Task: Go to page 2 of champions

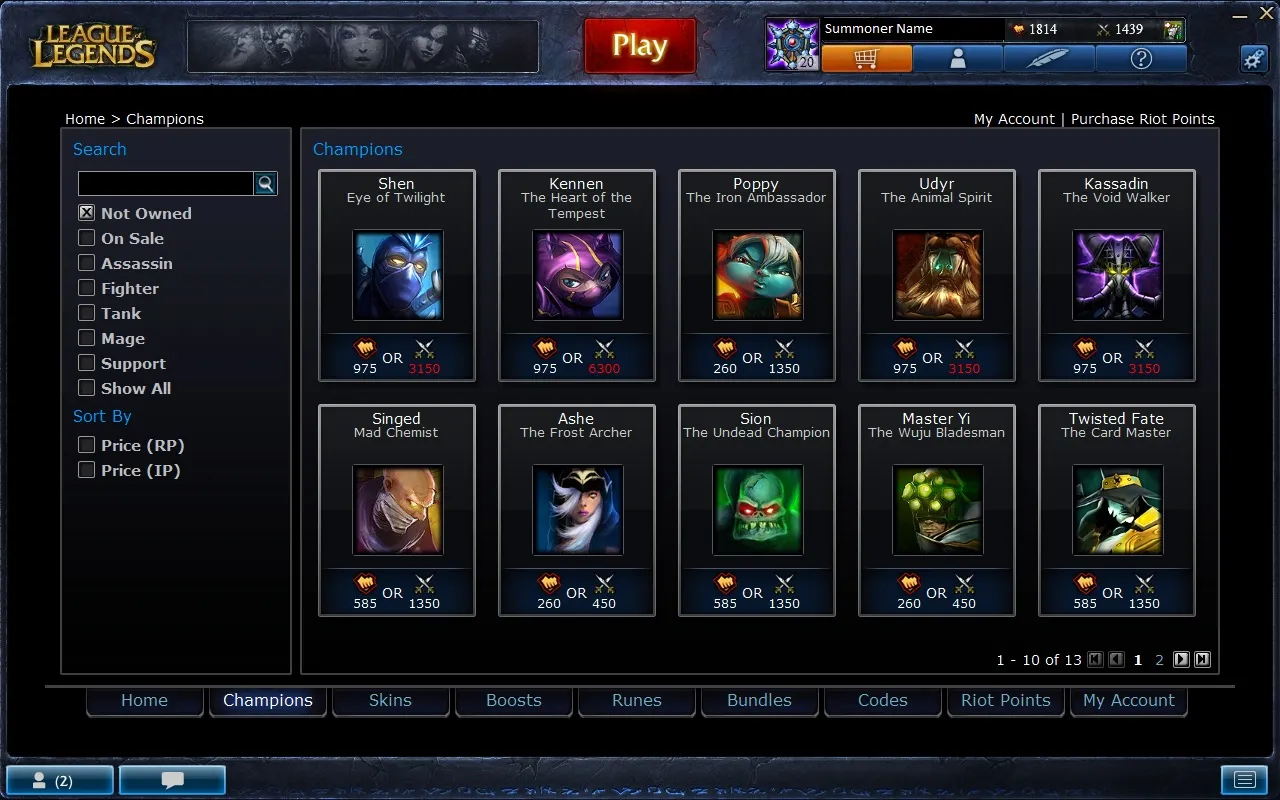Action: pos(1159,660)
